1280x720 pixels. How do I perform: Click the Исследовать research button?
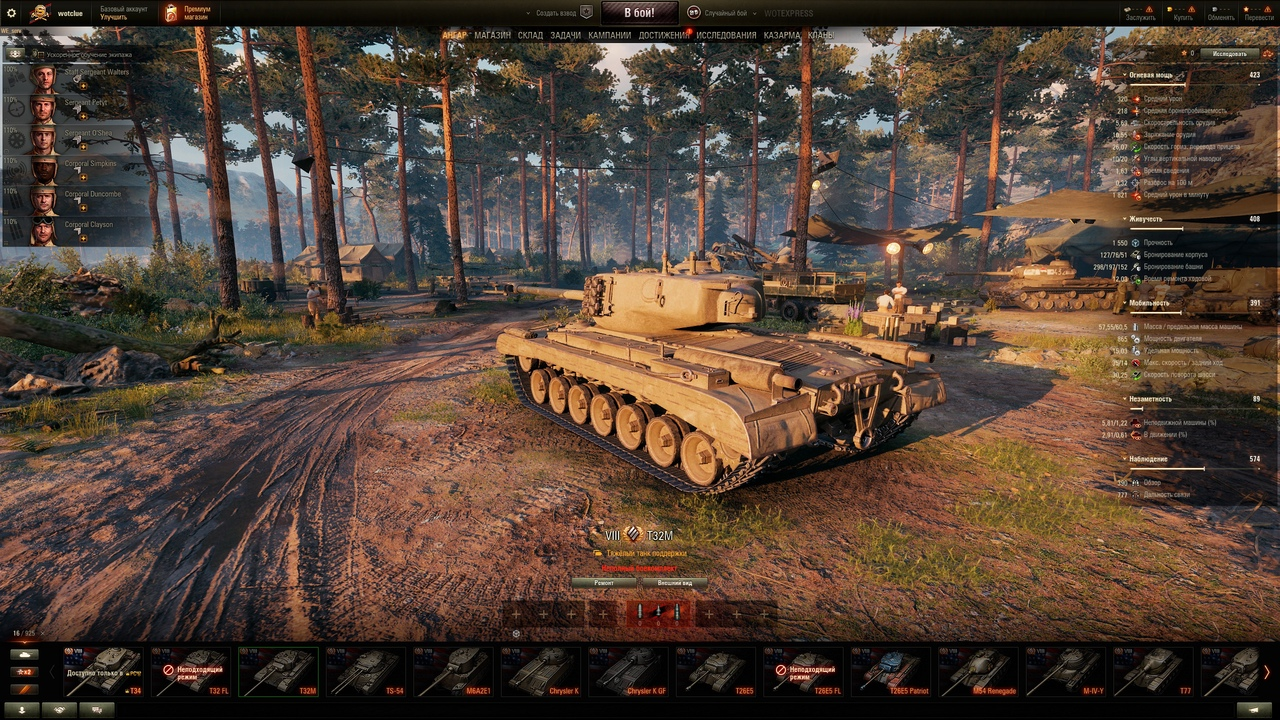tap(1229, 53)
